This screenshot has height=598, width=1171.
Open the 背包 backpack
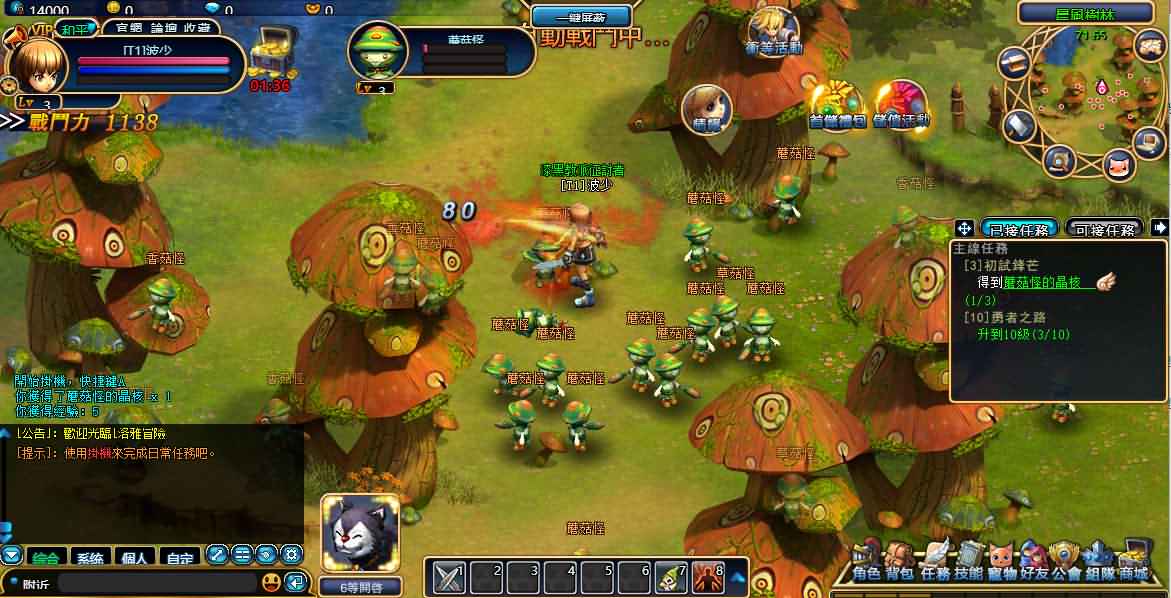(900, 562)
